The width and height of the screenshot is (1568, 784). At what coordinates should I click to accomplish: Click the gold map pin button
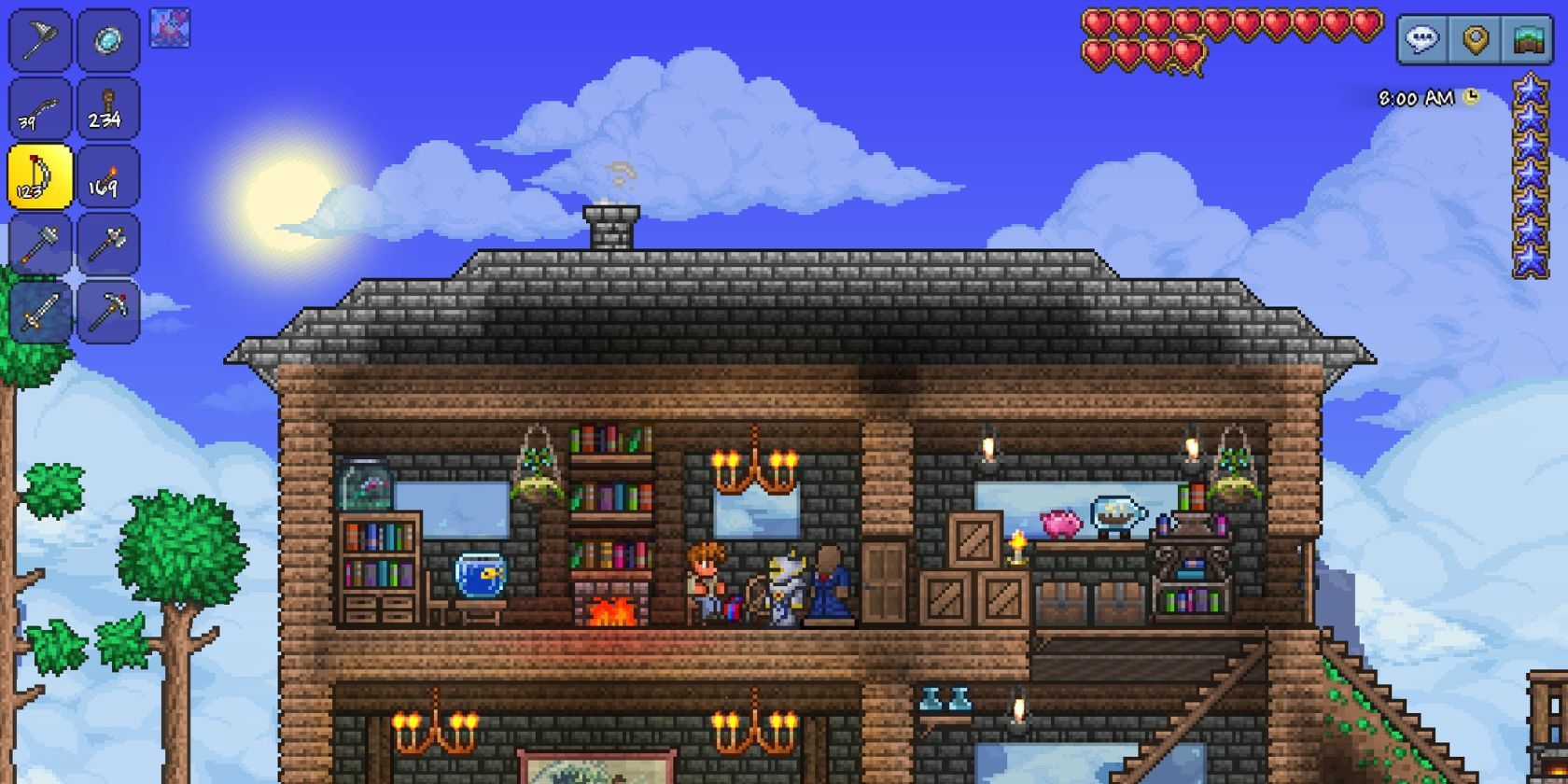tap(1475, 40)
